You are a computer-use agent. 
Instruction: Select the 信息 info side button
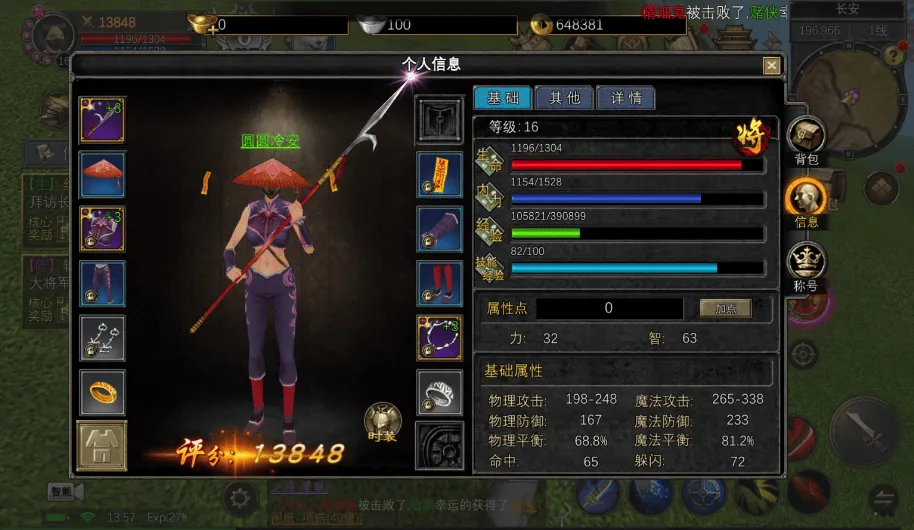click(x=806, y=202)
